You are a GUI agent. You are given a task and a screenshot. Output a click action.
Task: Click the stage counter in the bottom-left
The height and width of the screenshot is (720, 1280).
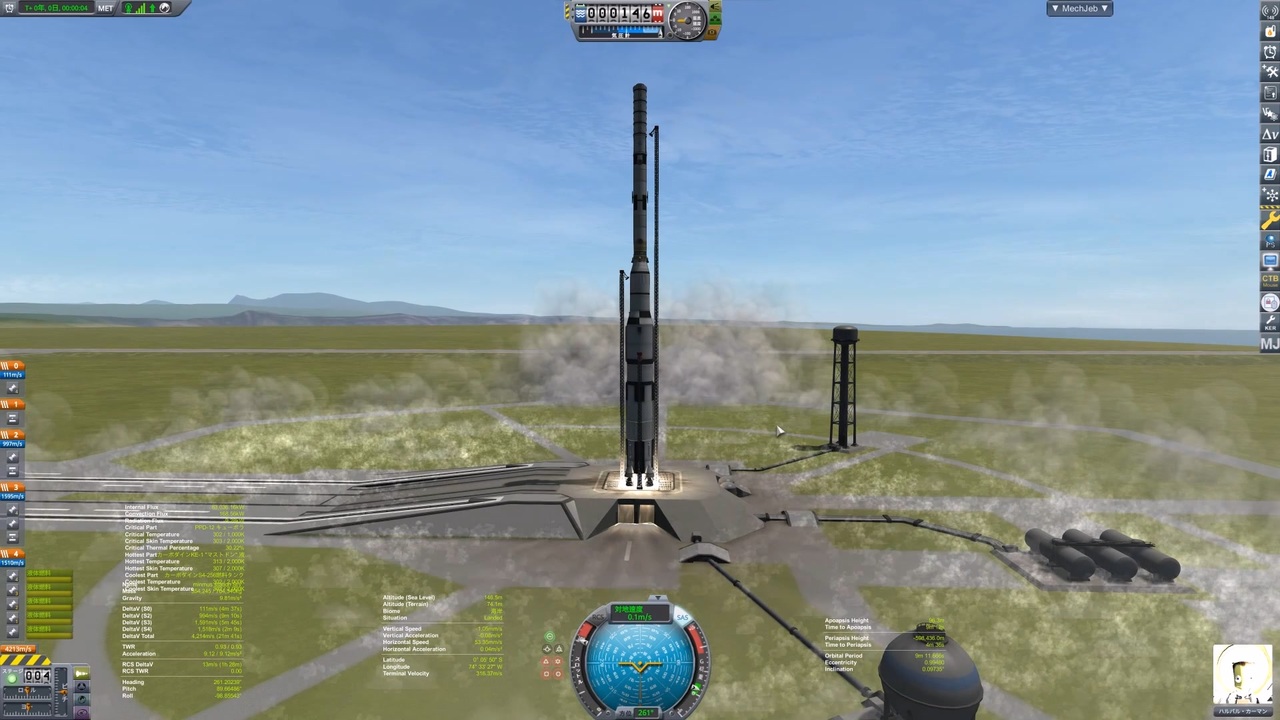tap(36, 677)
